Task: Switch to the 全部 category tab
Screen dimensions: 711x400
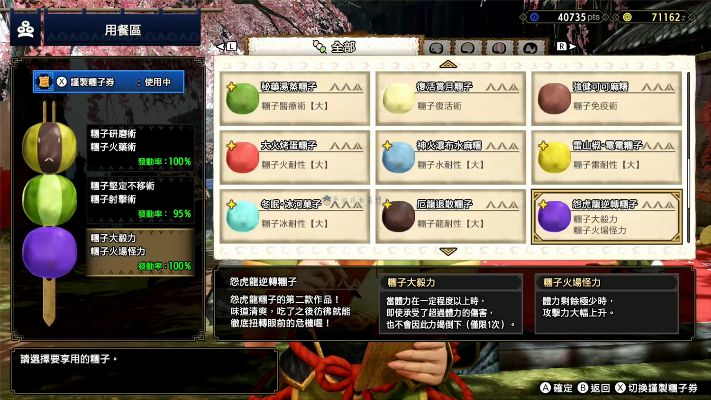Action: point(330,46)
